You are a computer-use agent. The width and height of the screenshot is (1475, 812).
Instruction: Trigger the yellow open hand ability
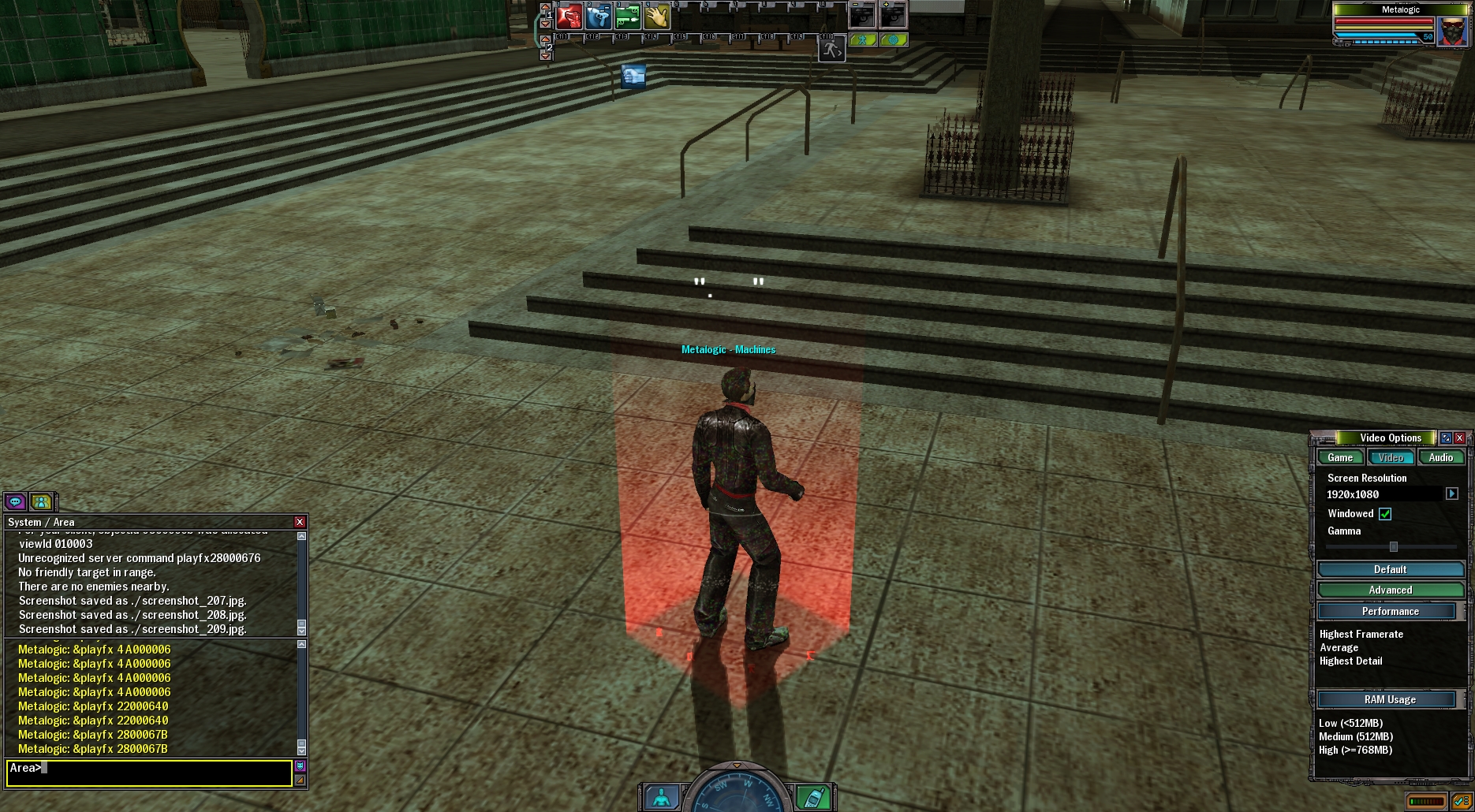point(657,16)
